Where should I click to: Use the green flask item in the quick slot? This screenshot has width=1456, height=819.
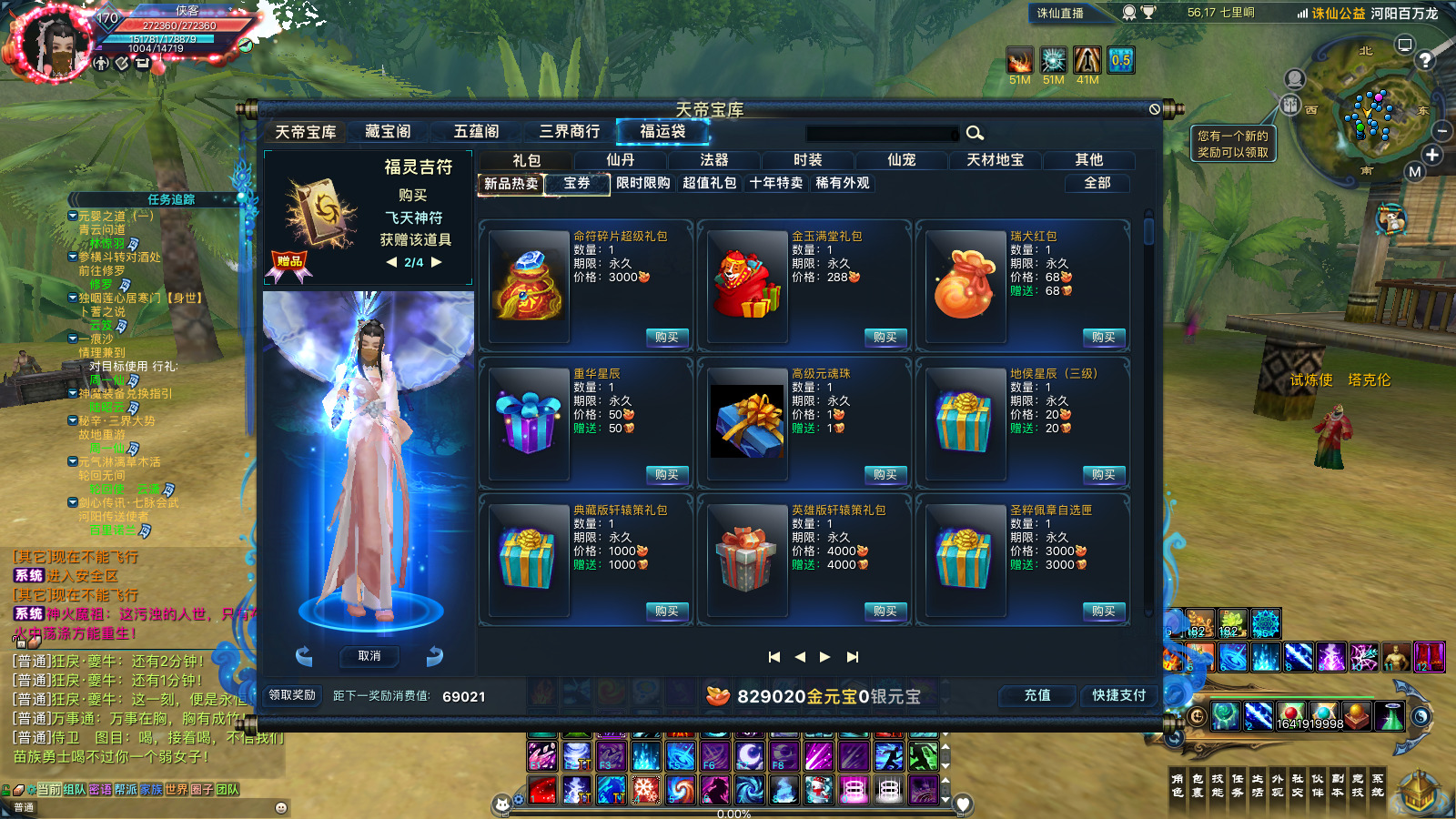pyautogui.click(x=1391, y=718)
